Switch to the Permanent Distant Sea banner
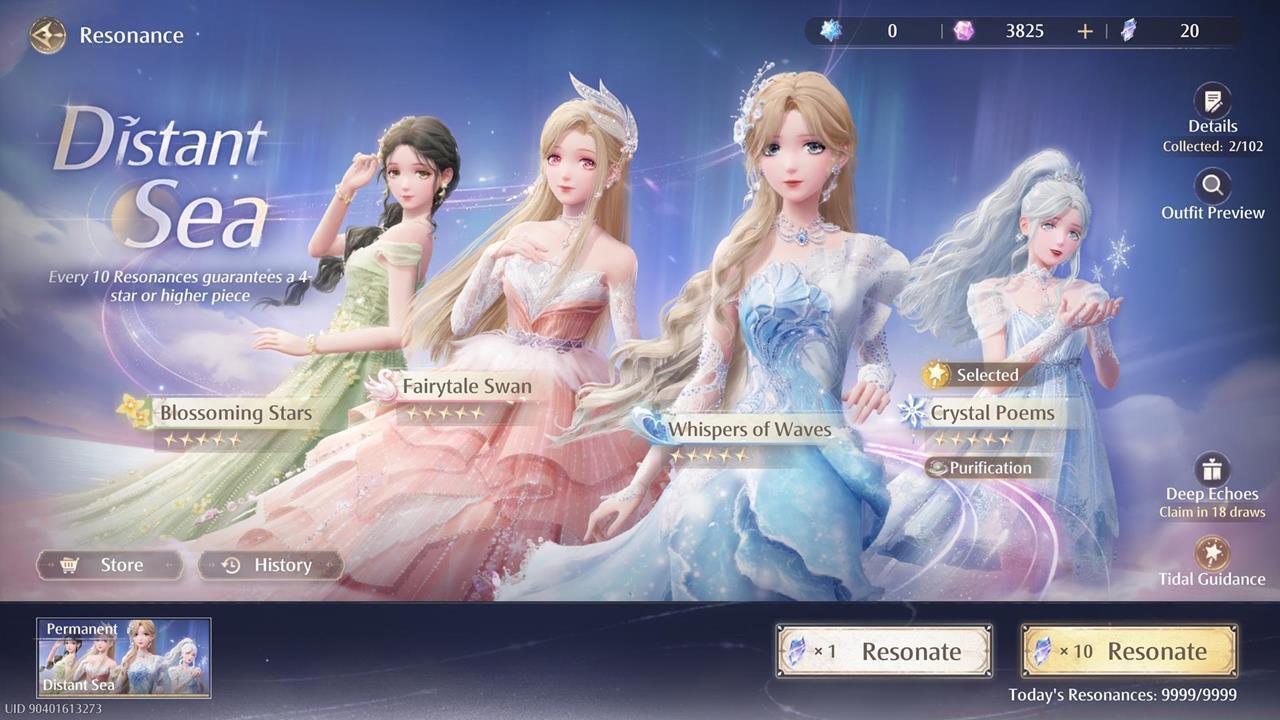The height and width of the screenshot is (720, 1280). click(123, 659)
